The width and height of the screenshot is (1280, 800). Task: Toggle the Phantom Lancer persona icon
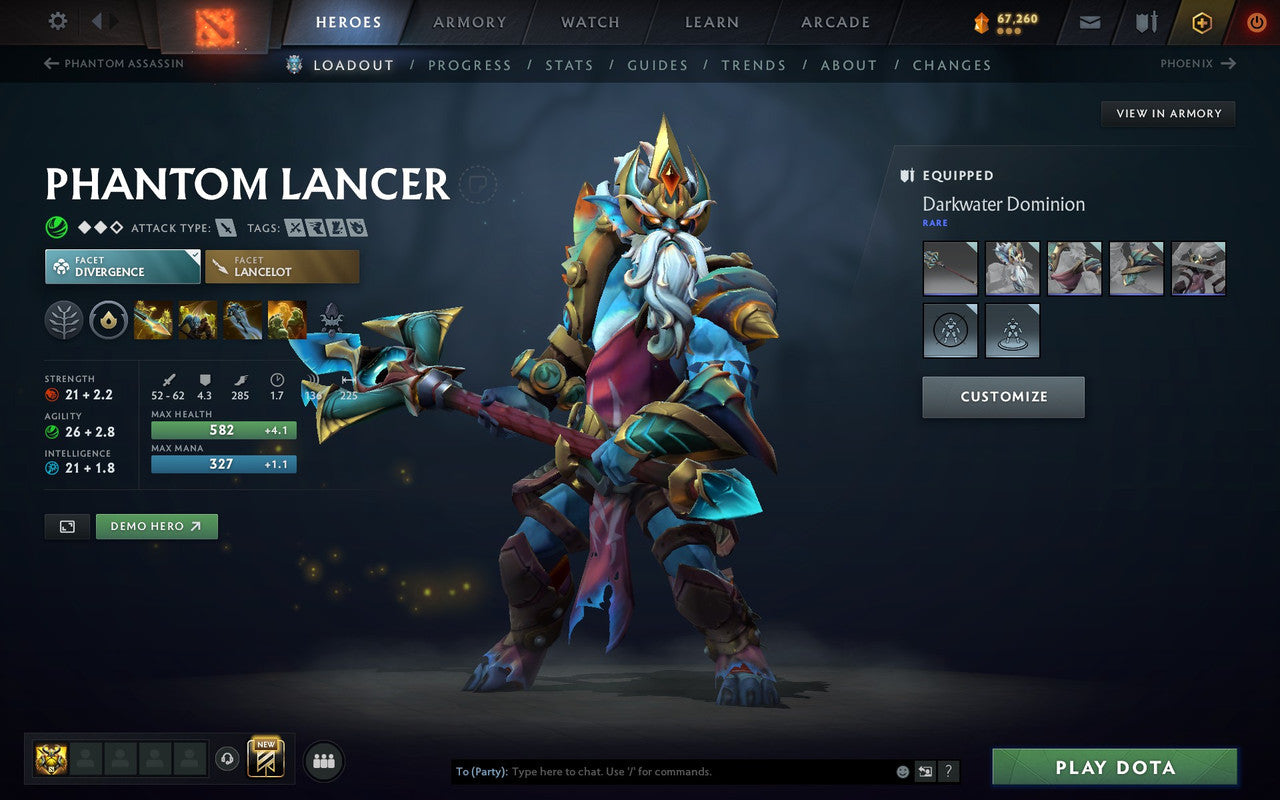click(333, 320)
